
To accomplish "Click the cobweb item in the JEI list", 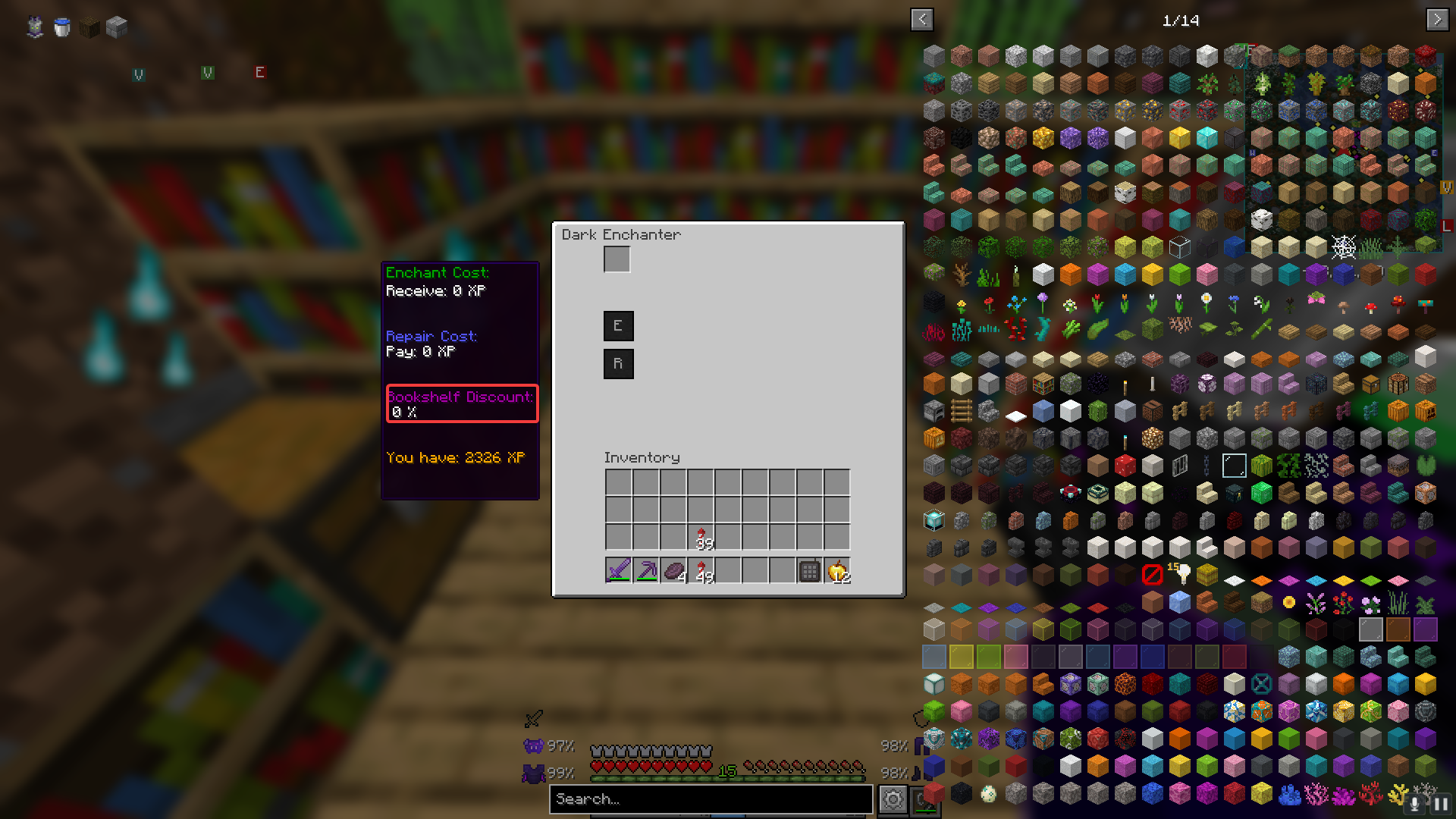I will point(1344,246).
